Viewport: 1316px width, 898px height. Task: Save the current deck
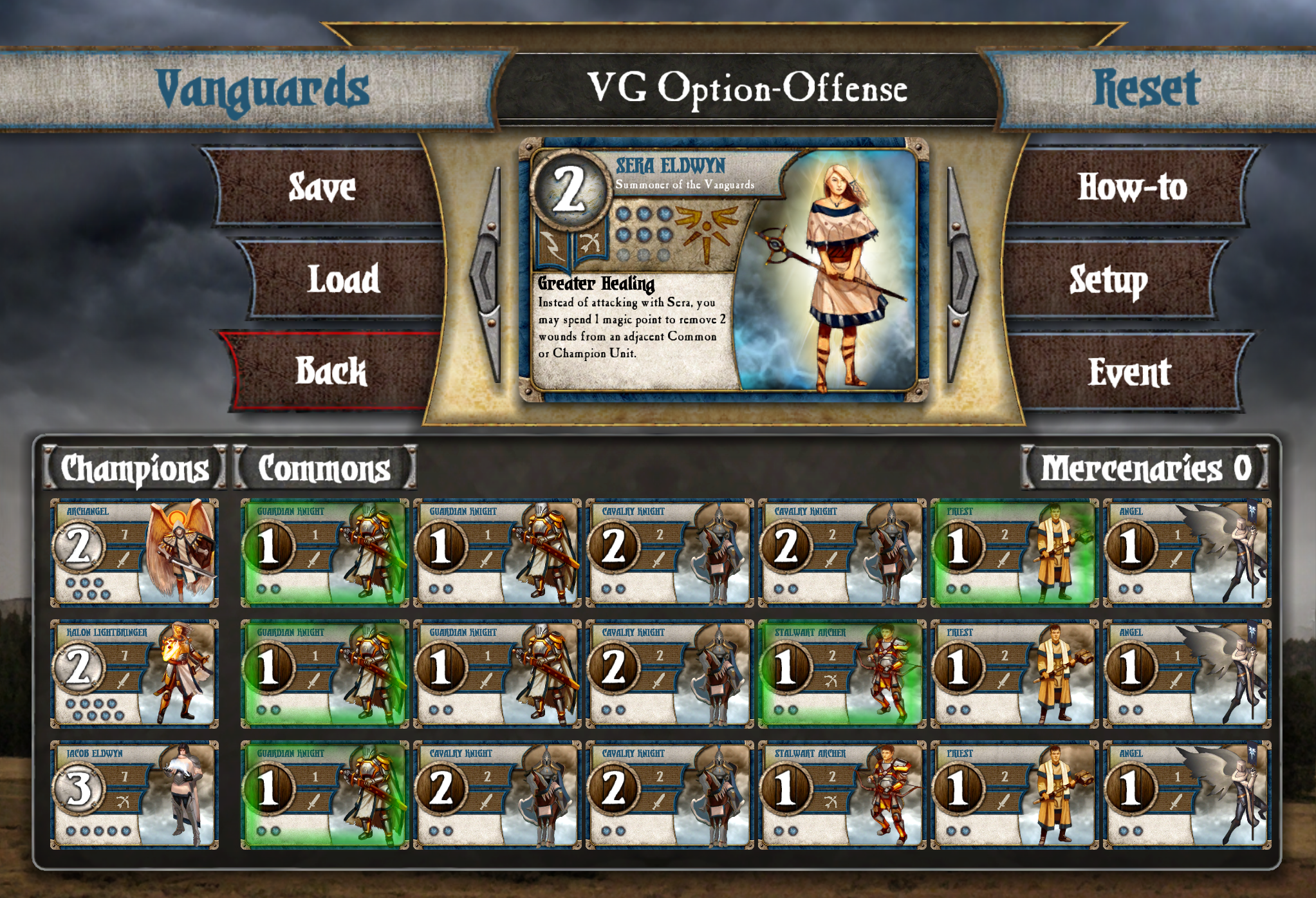coord(322,187)
